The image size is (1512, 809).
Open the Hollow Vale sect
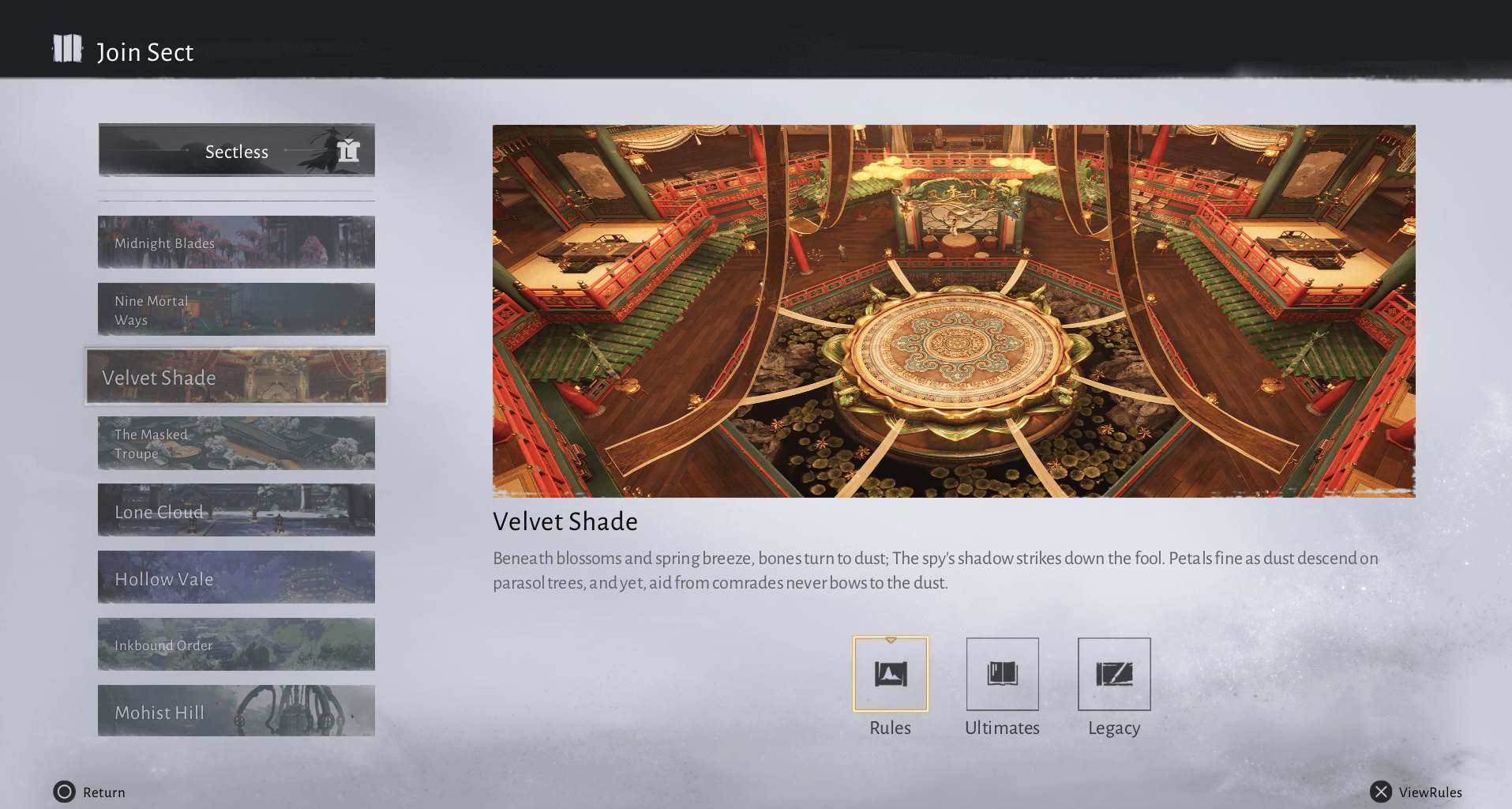[236, 578]
